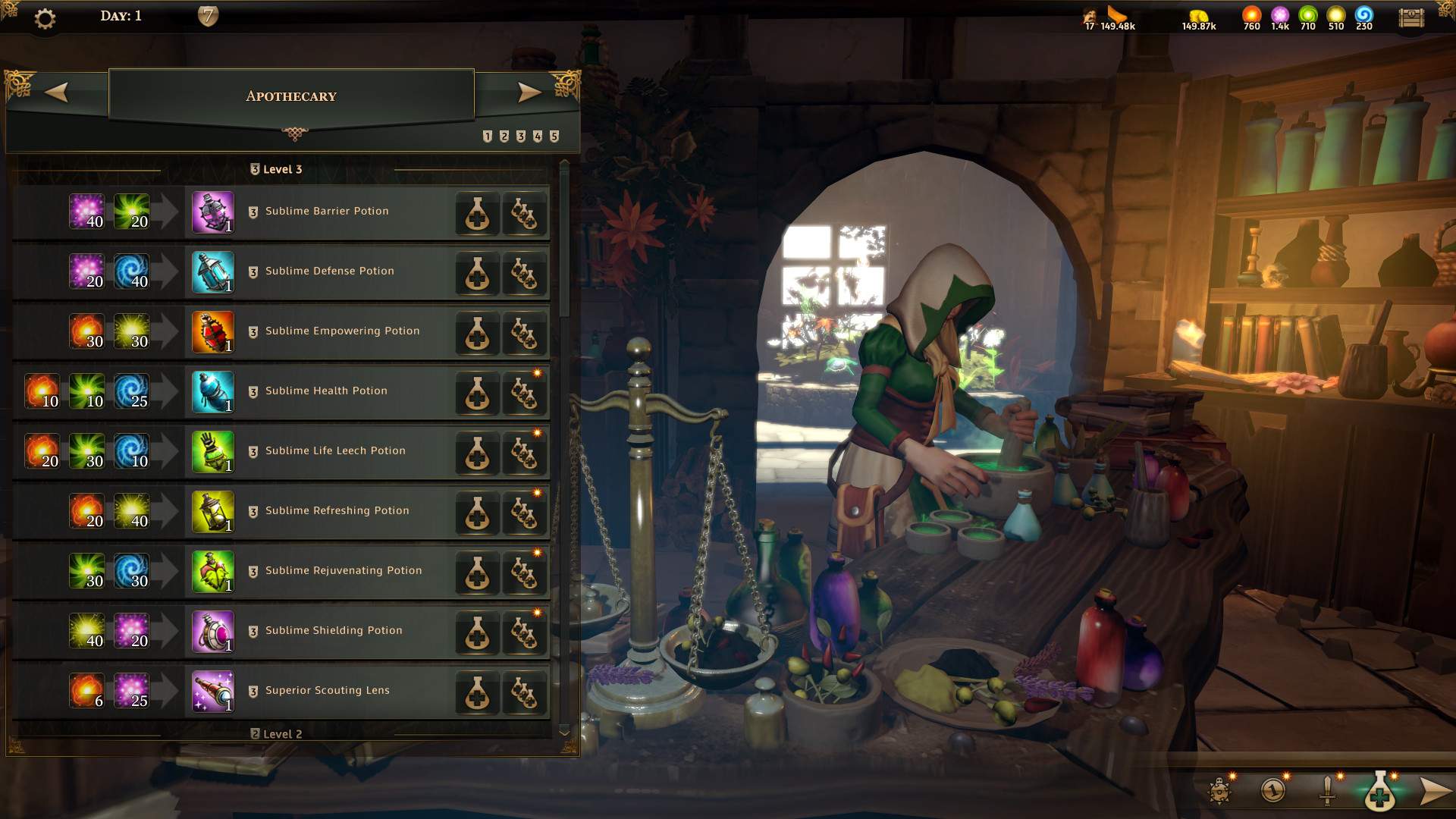The width and height of the screenshot is (1456, 819).
Task: Select the Sublime Defense Potion recipe row
Action: tap(329, 271)
